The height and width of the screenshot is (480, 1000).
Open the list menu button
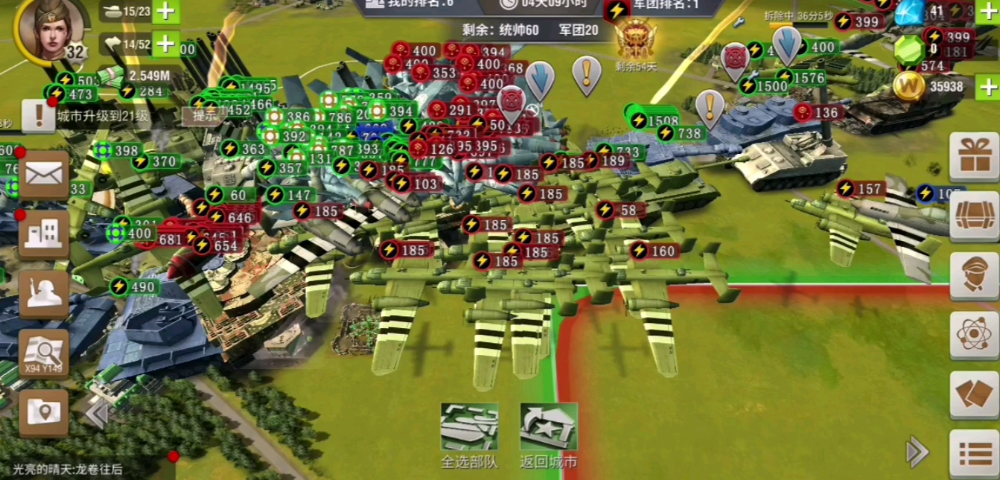(x=973, y=453)
